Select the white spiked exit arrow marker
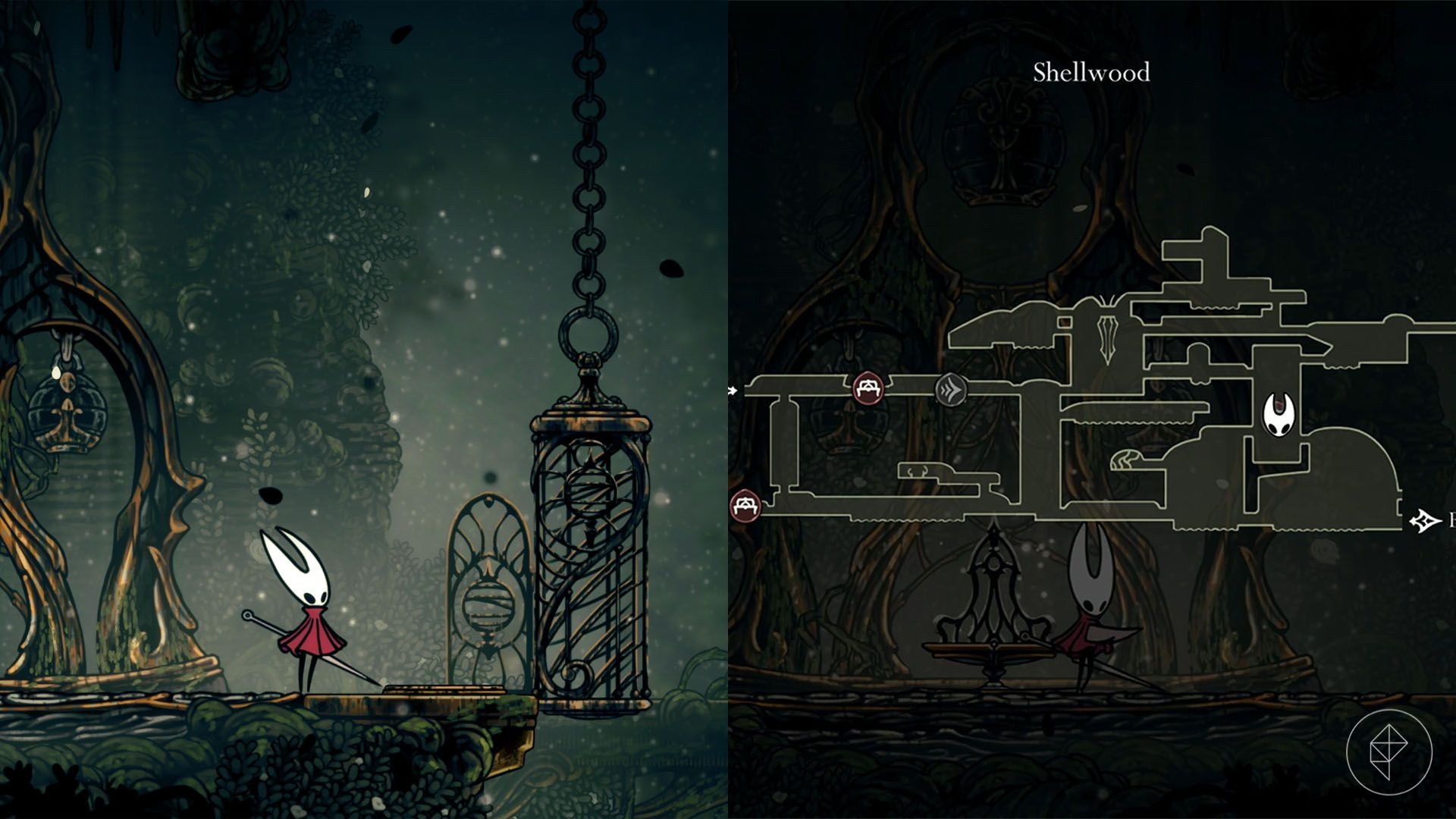The image size is (1456, 819). point(1425,521)
